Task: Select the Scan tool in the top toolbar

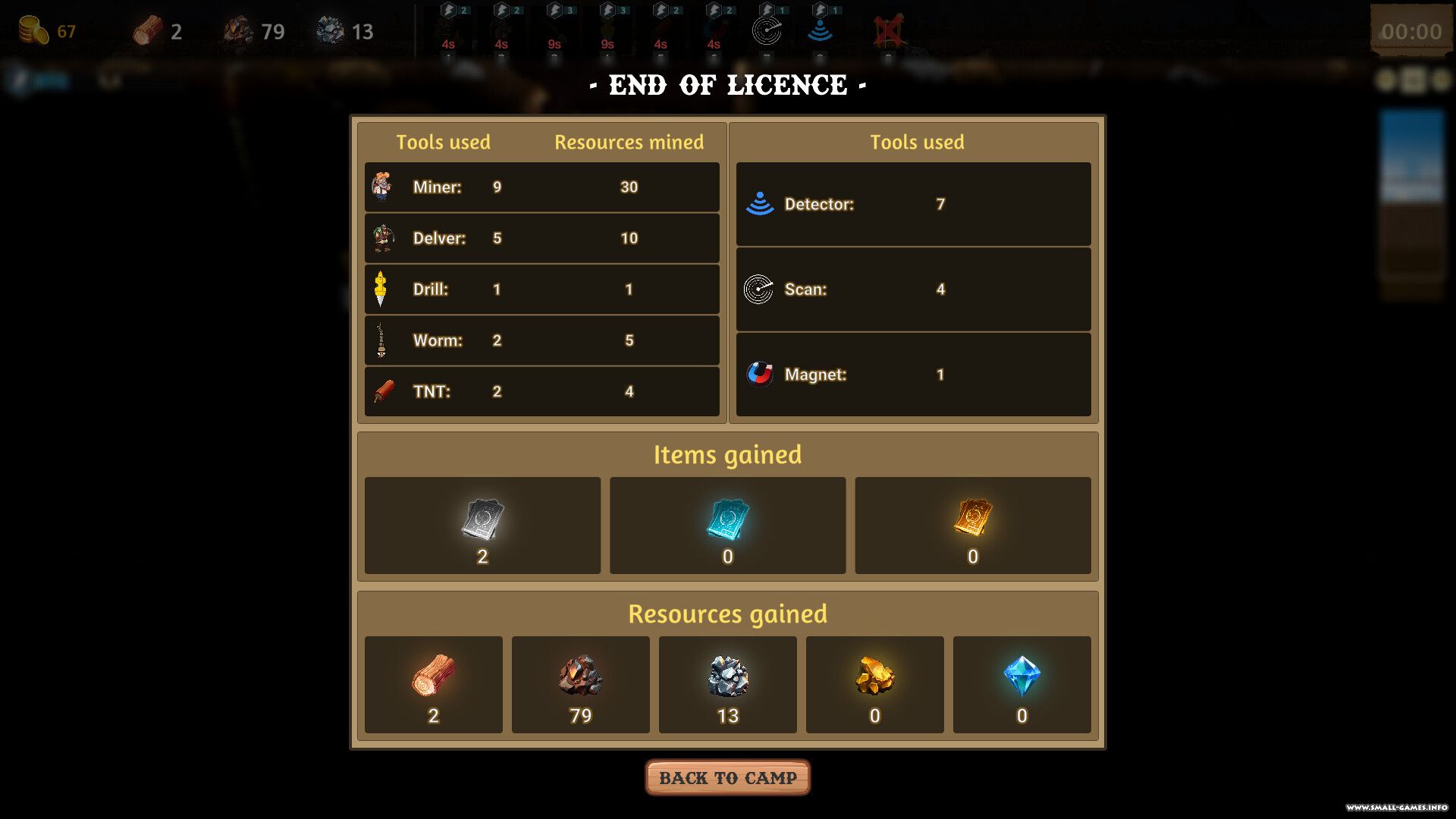Action: [767, 31]
